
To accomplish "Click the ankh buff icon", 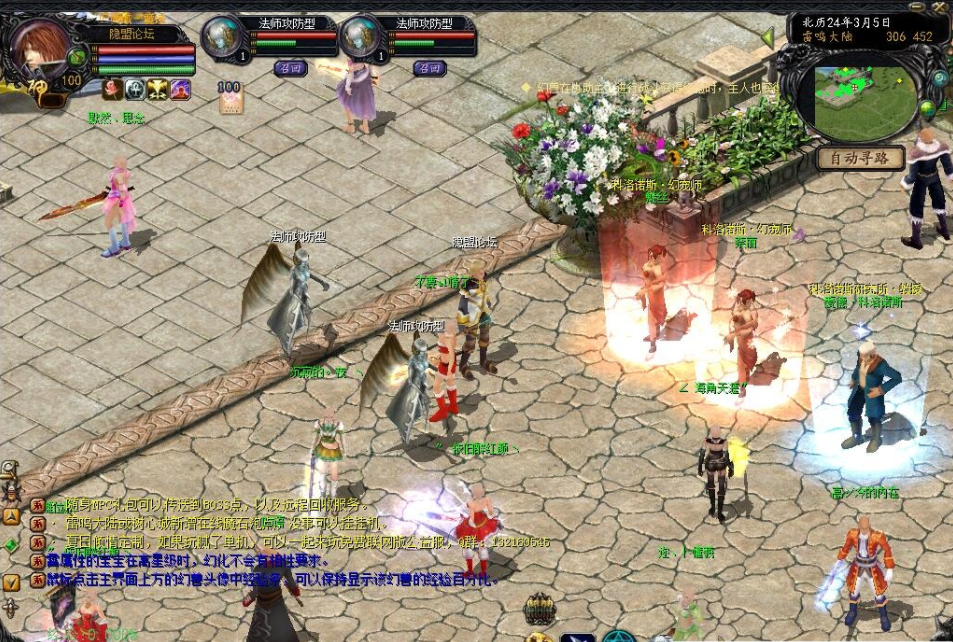I will [136, 89].
